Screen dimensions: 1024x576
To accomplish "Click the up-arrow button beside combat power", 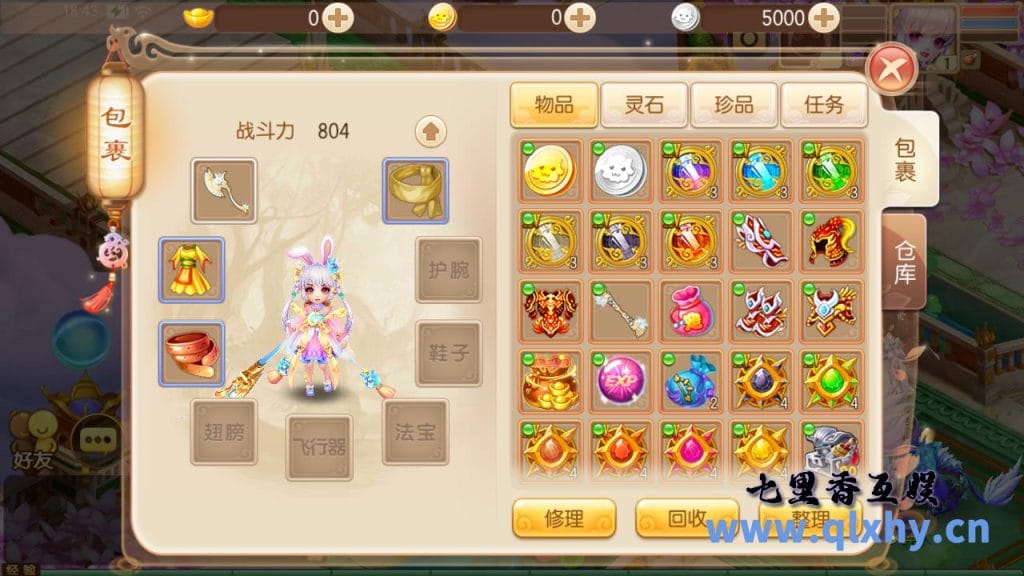I will click(431, 131).
